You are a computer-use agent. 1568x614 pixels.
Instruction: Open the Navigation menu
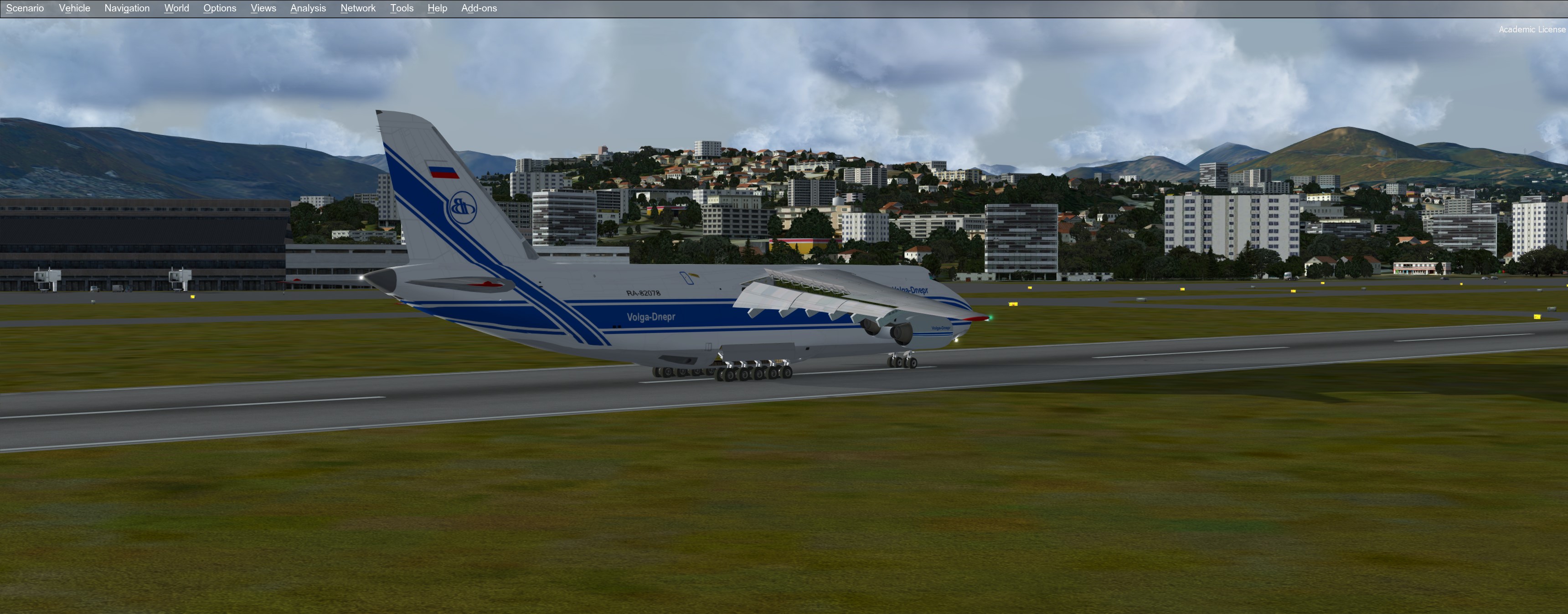[x=127, y=9]
